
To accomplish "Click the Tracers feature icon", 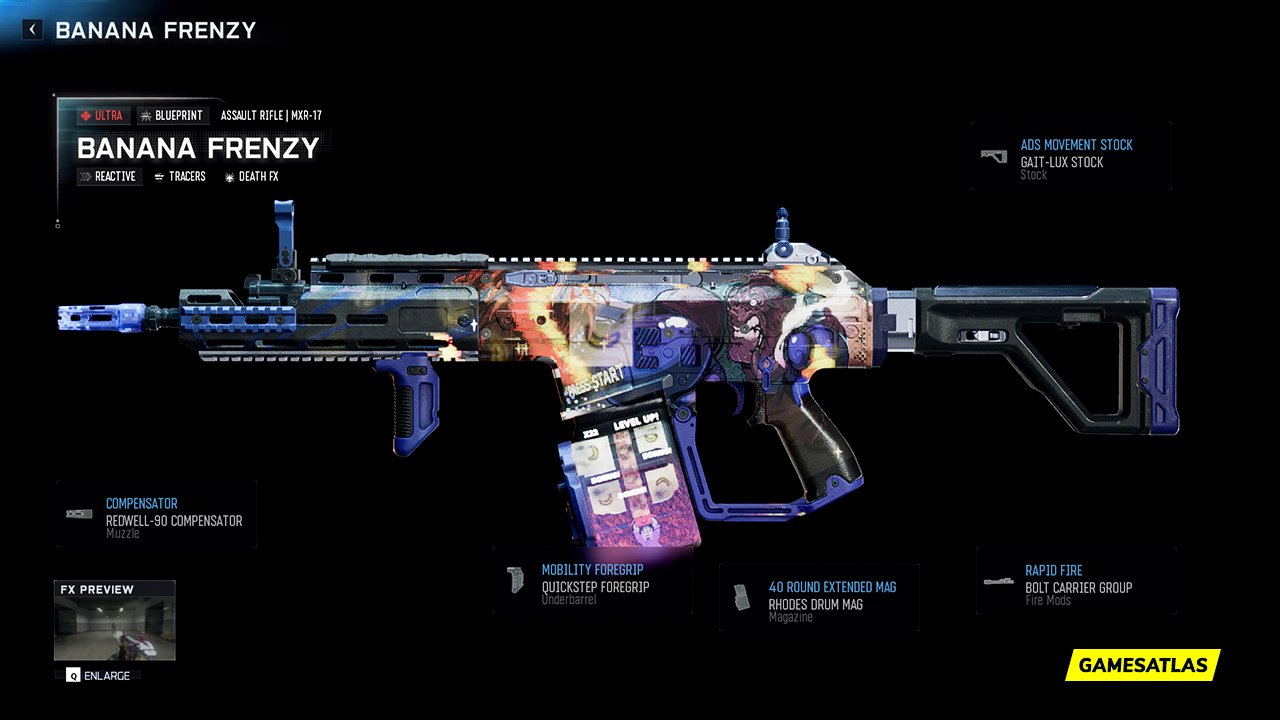I will (158, 177).
